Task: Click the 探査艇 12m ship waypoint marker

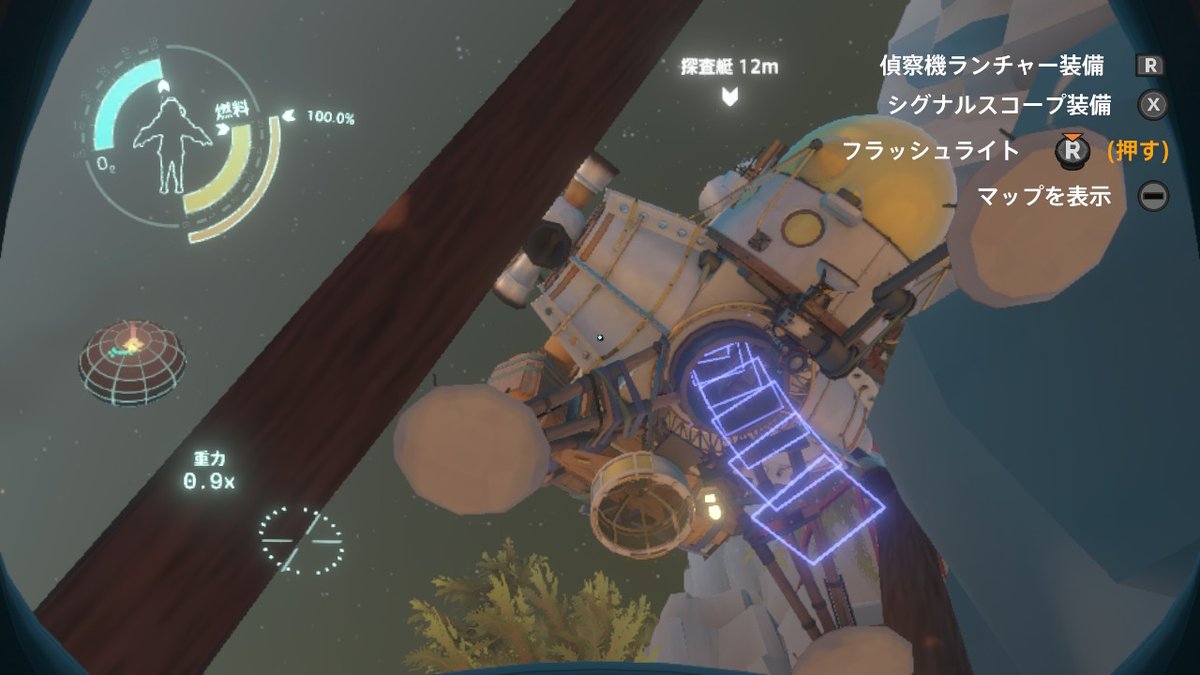Action: point(730,96)
